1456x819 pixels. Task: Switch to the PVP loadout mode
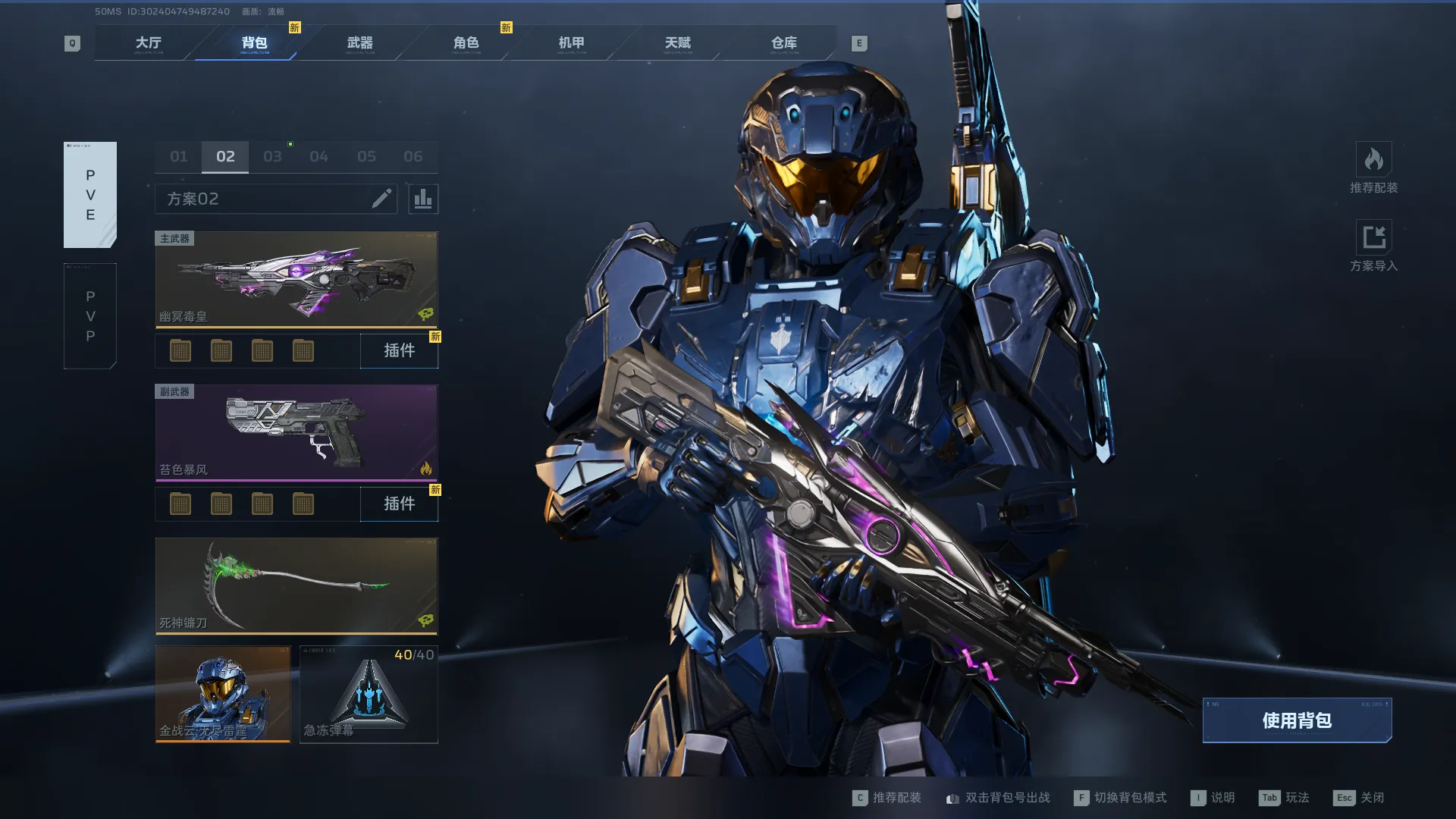coord(90,316)
